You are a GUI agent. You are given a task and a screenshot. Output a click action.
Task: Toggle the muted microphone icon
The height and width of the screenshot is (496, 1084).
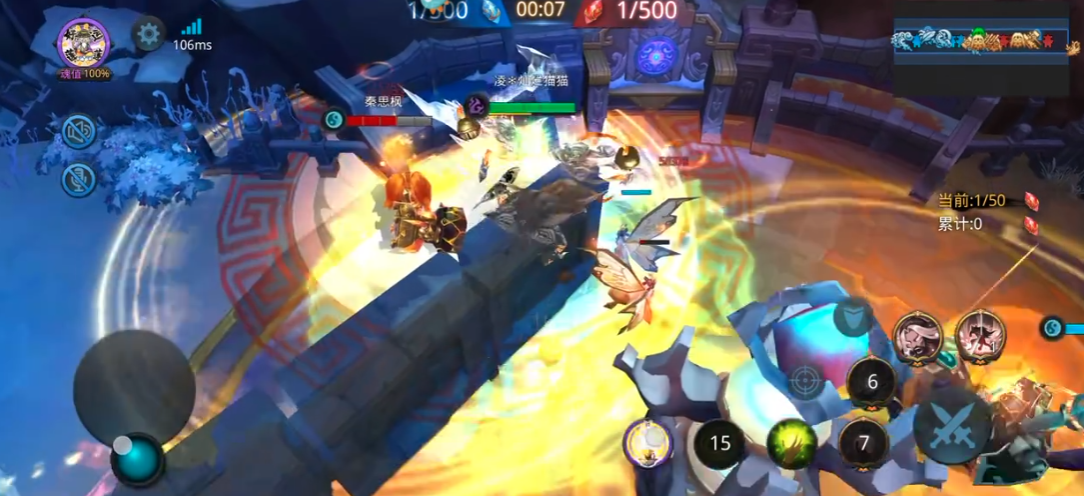click(79, 179)
